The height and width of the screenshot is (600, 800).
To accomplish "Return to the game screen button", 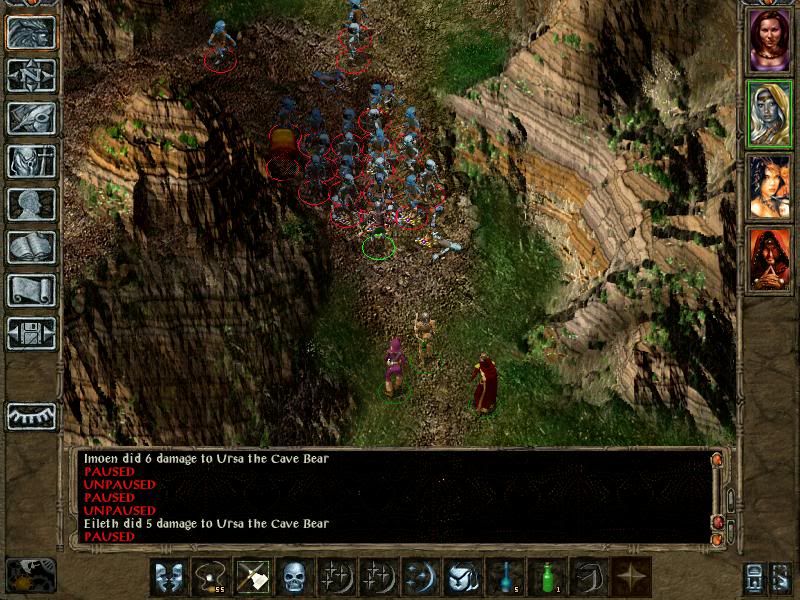I will (x=31, y=33).
